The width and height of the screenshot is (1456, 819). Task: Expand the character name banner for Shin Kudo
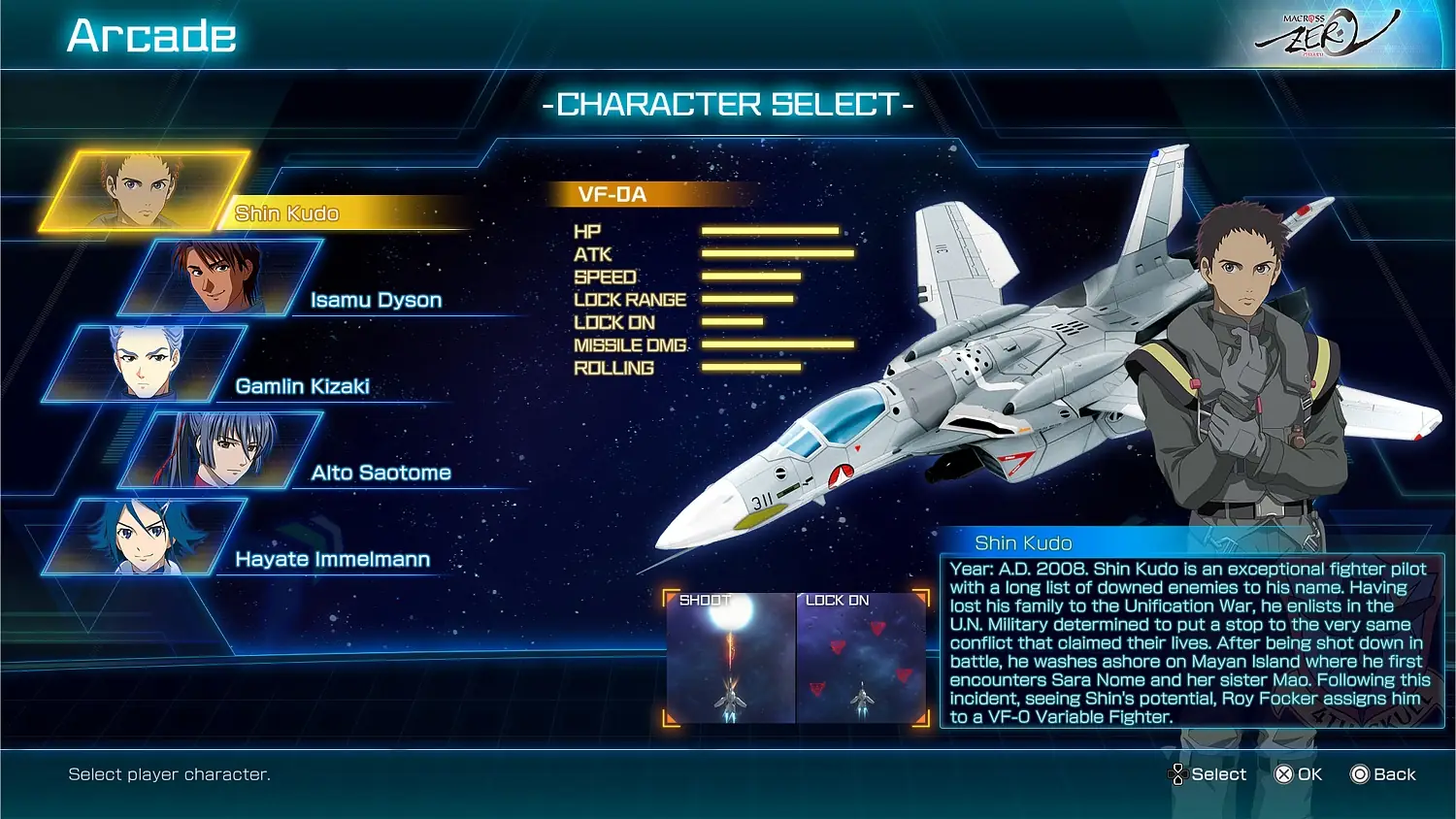286,213
